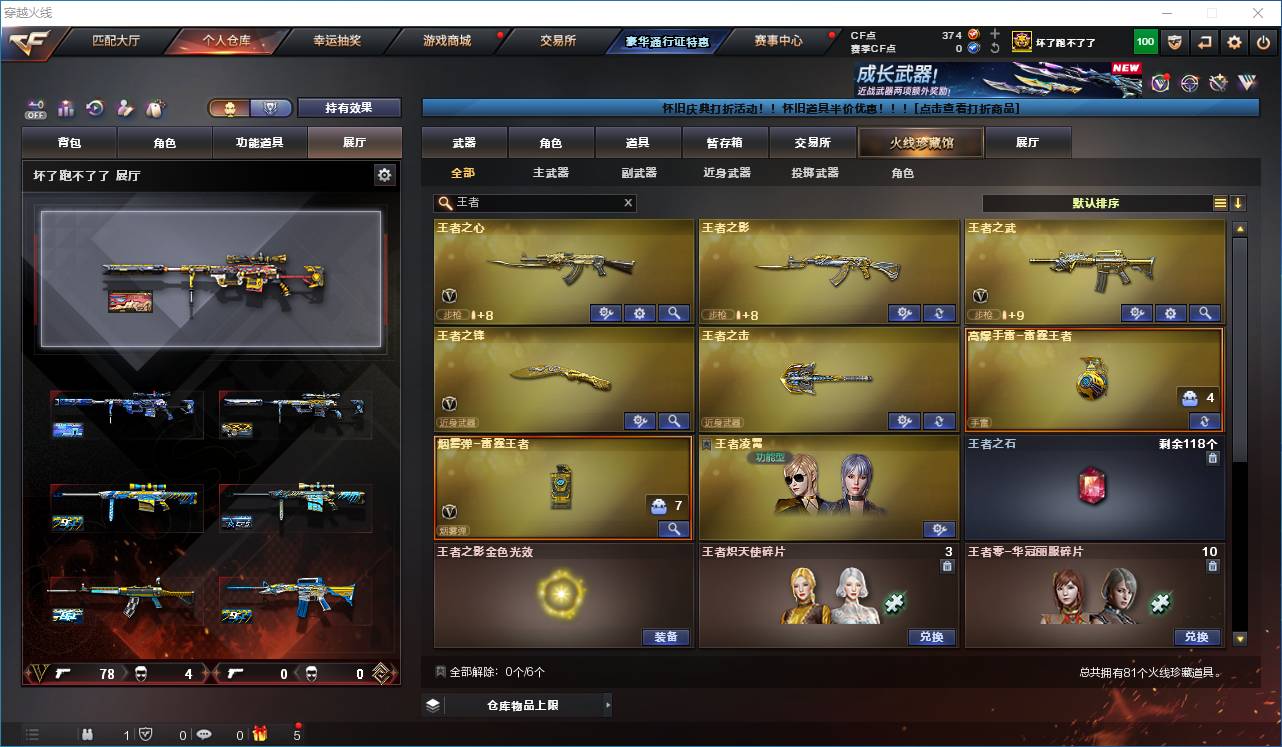Toggle the OFF switch in the left sidebar
This screenshot has width=1282, height=747.
coord(35,110)
